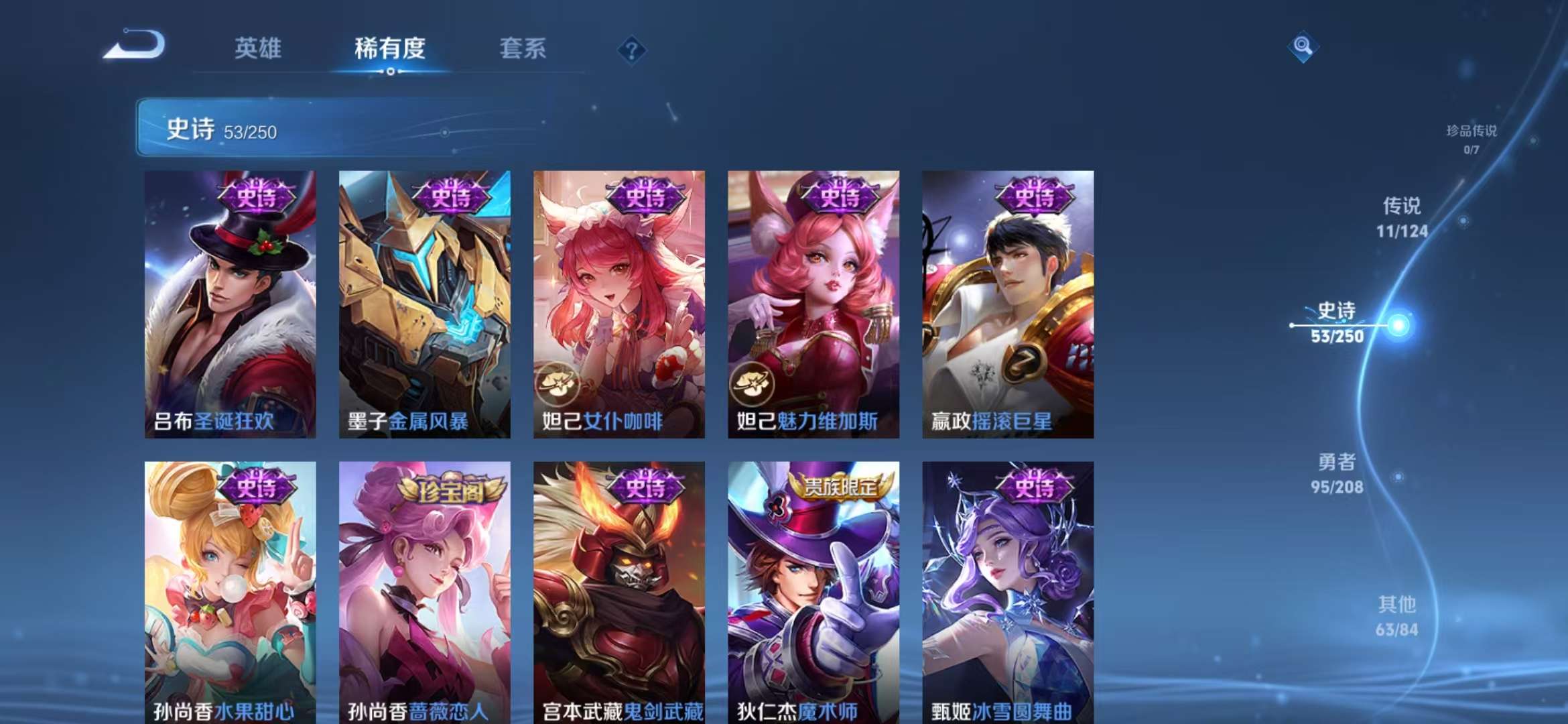
Task: Click the help question mark icon
Action: (631, 48)
